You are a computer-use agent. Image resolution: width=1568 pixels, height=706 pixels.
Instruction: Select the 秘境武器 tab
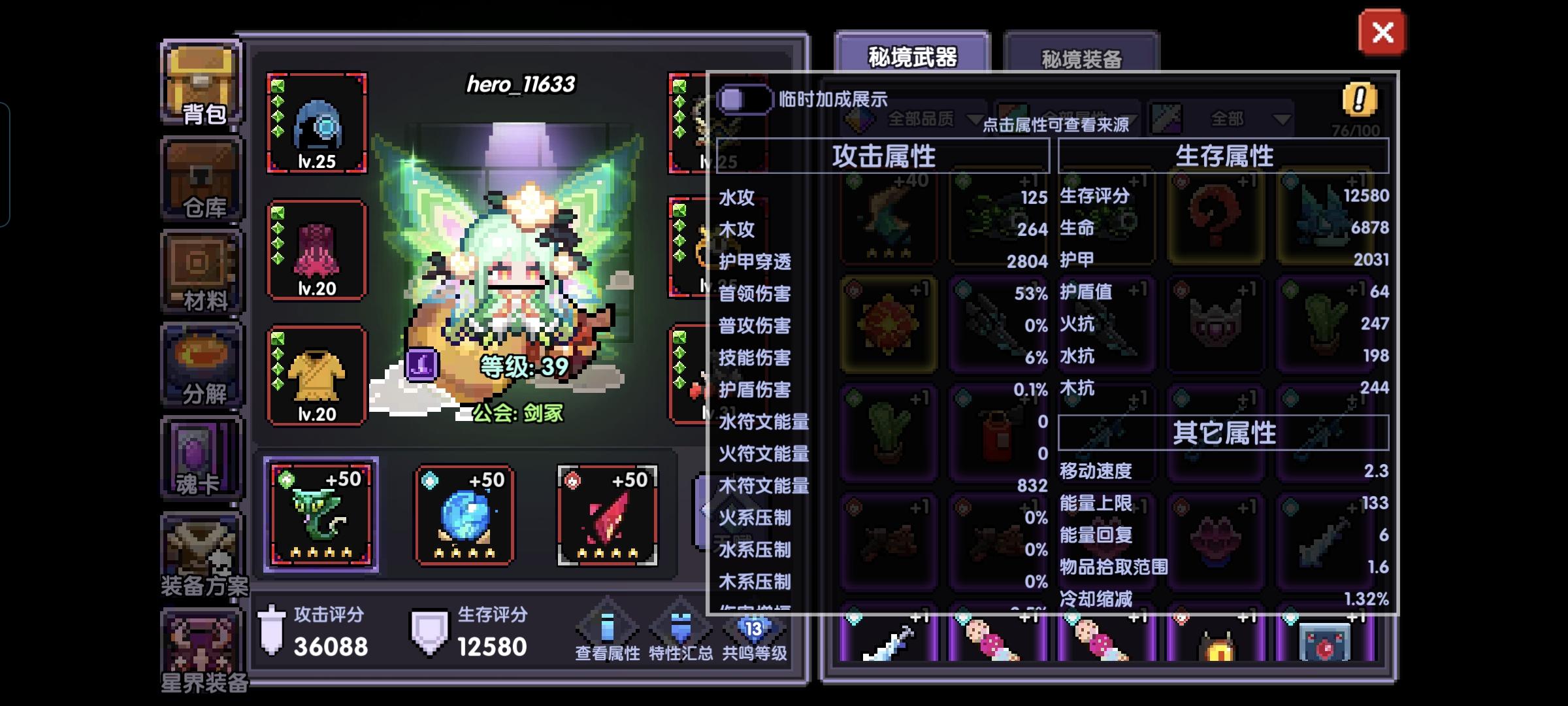(x=913, y=56)
